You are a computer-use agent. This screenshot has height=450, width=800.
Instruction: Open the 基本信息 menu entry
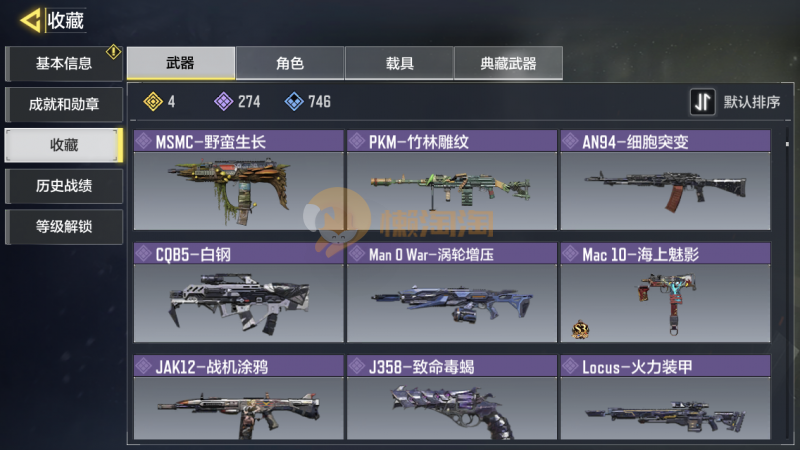point(64,64)
